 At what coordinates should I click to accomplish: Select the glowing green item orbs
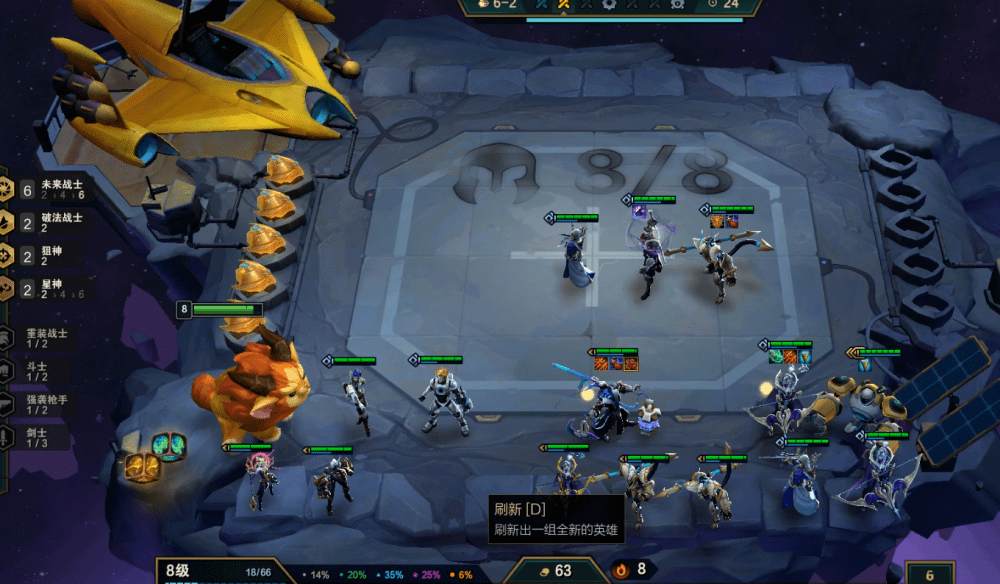[x=168, y=447]
